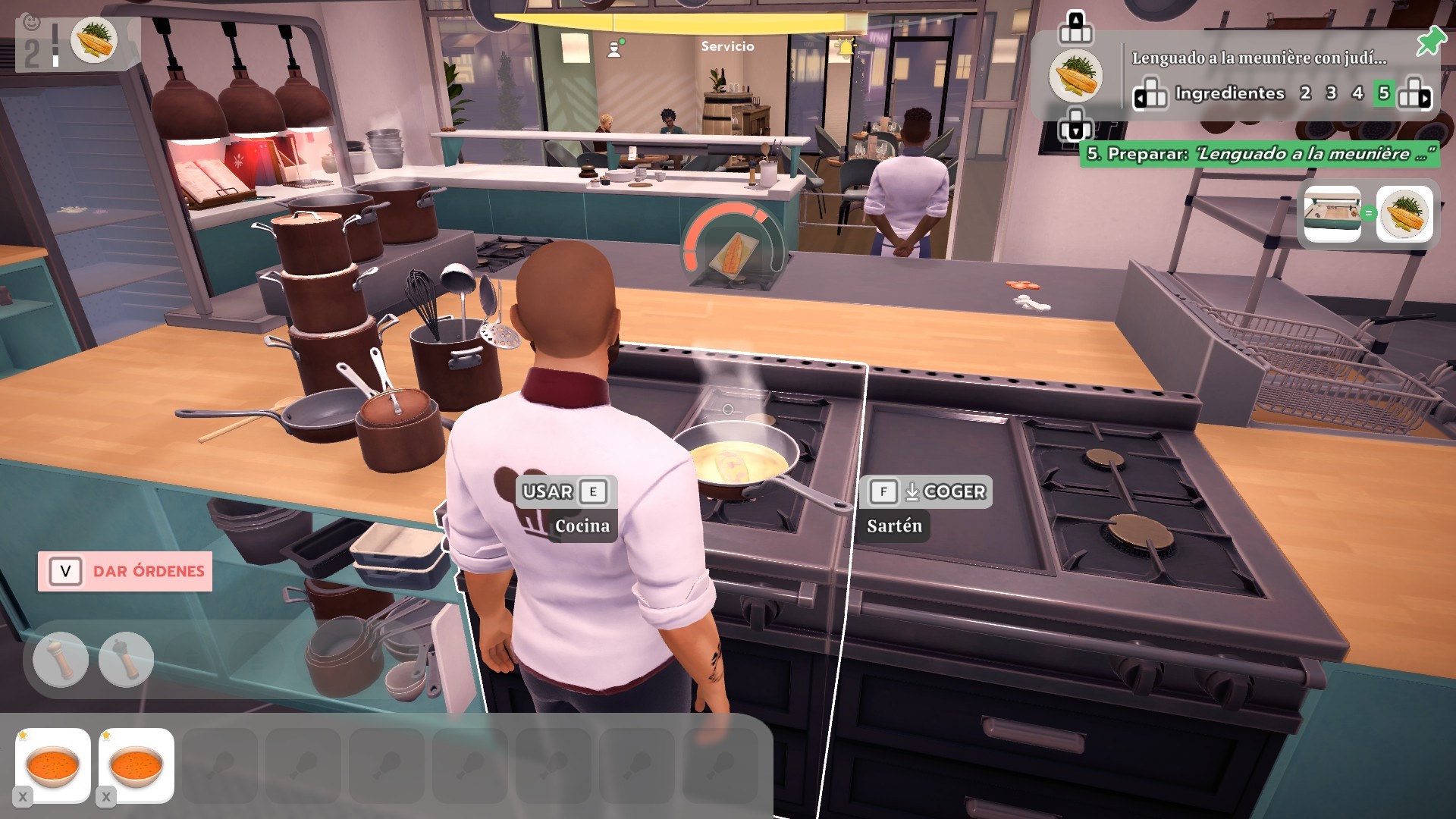Click the yellow service bell icon
1456x819 pixels.
(x=845, y=48)
